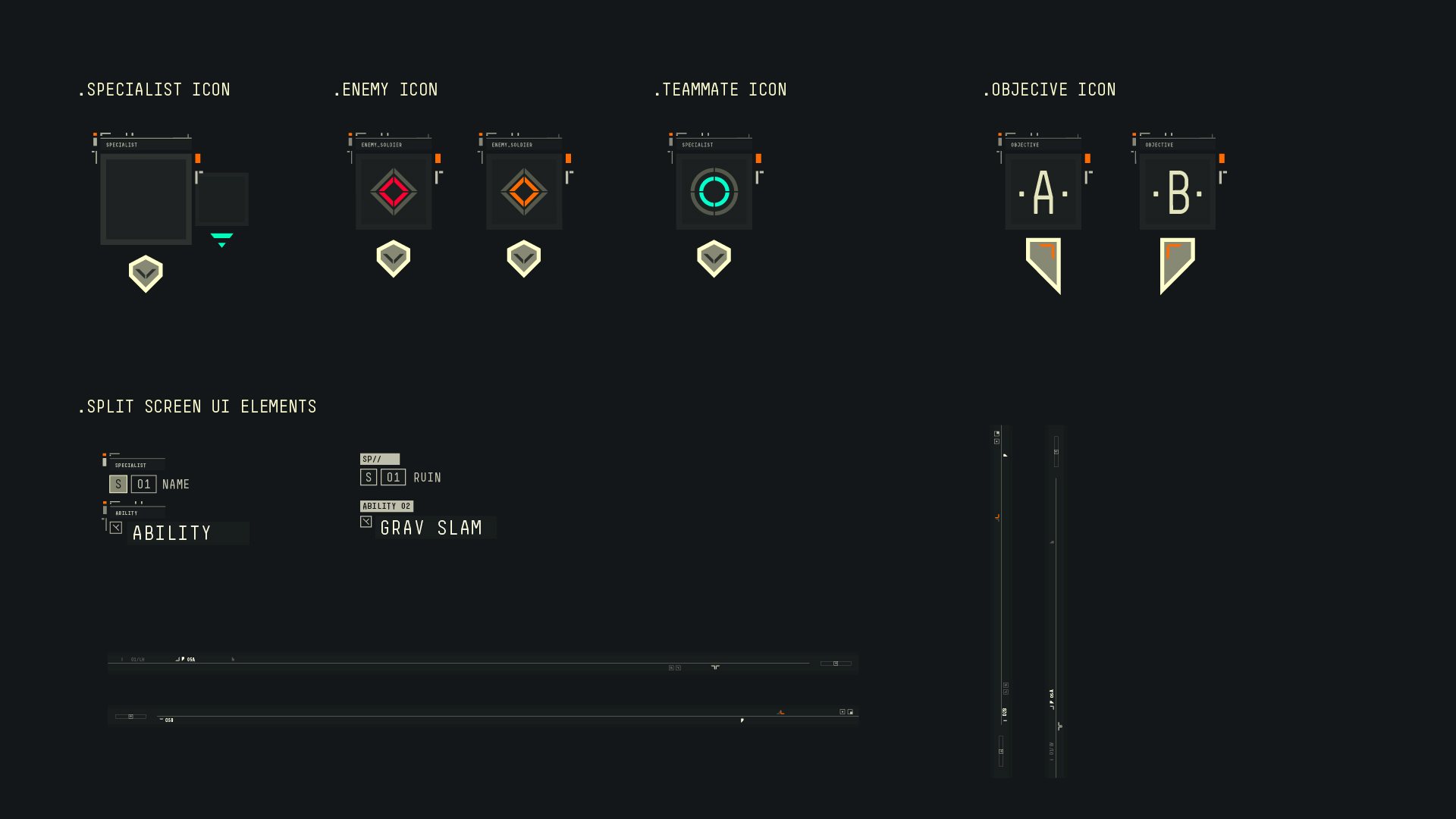Viewport: 1456px width, 819px height.
Task: Activate the GRAV SLAM ability label
Action: [431, 528]
